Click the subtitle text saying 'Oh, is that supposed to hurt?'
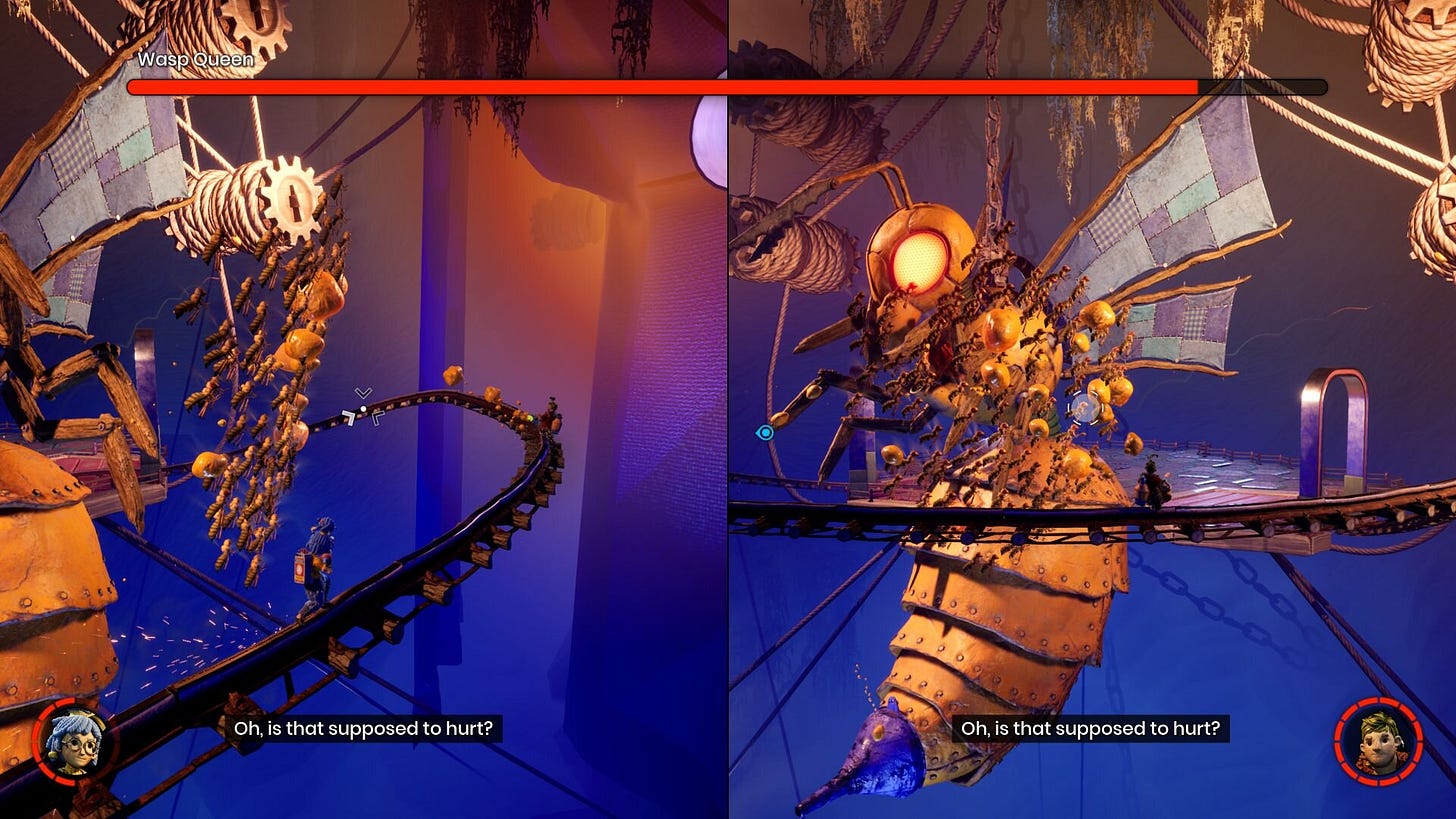This screenshot has height=819, width=1456. click(x=363, y=728)
